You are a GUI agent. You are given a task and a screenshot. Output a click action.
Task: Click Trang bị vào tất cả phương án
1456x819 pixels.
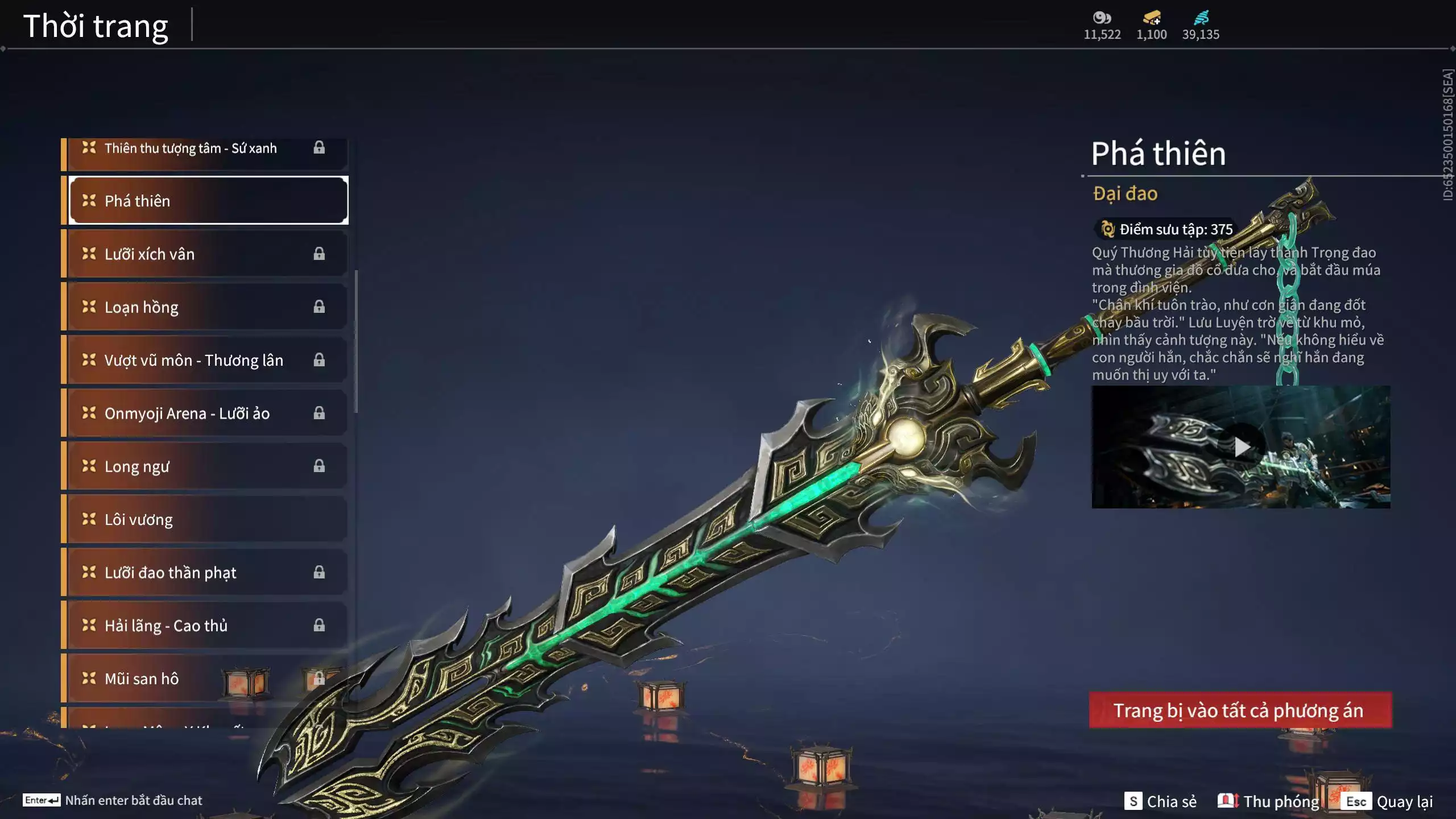pyautogui.click(x=1240, y=710)
